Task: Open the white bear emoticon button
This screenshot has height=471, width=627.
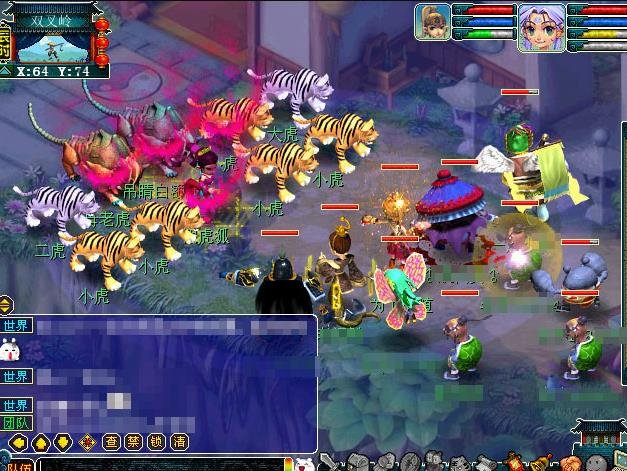Action: click(x=303, y=463)
